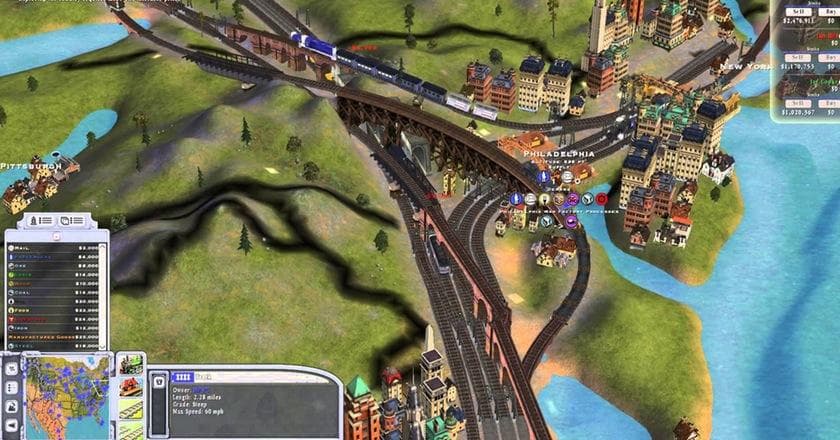Viewport: 840px width, 440px height.
Task: Choose the lay track tool below the red icon
Action: click(130, 410)
